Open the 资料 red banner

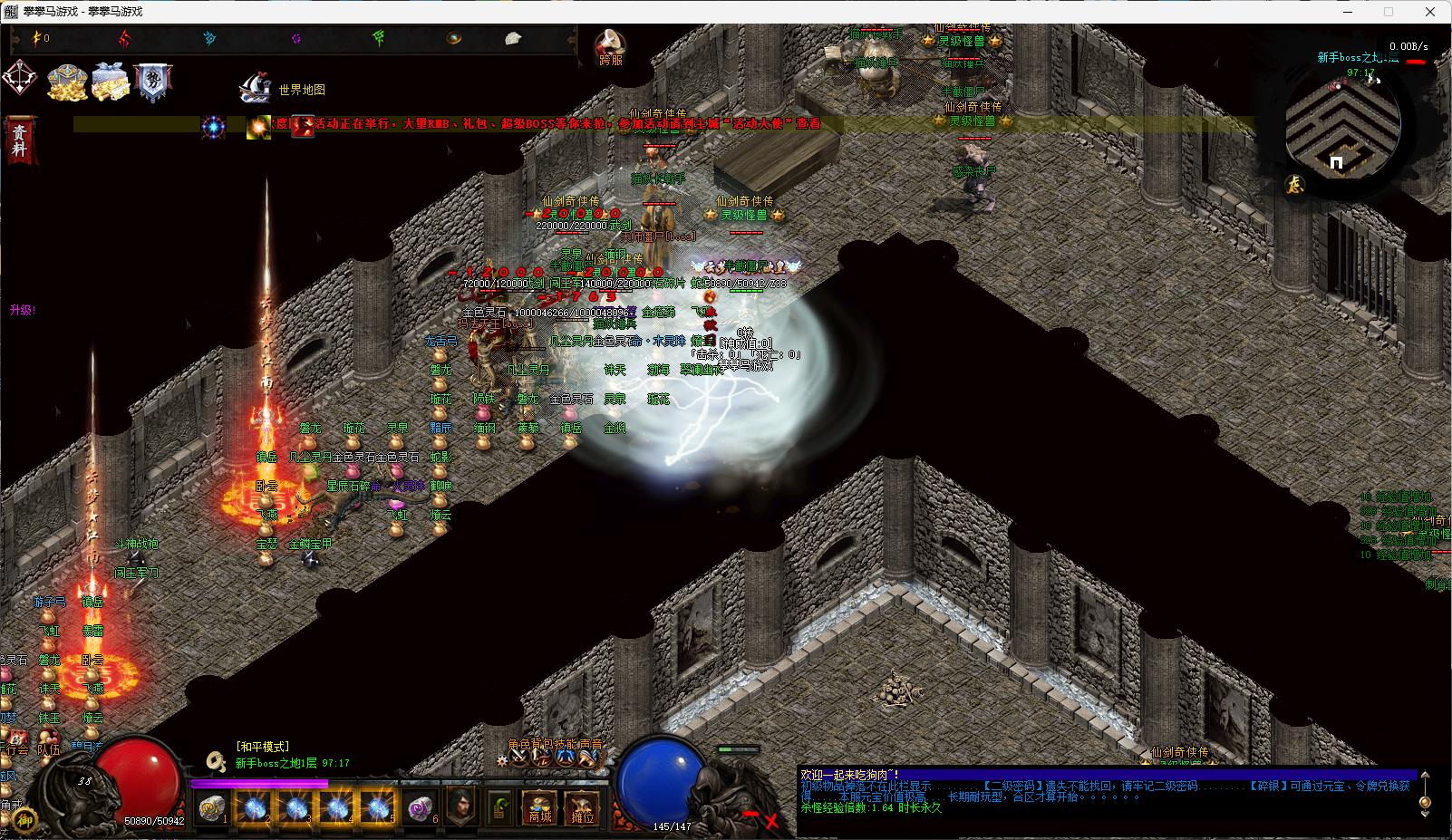pyautogui.click(x=20, y=140)
